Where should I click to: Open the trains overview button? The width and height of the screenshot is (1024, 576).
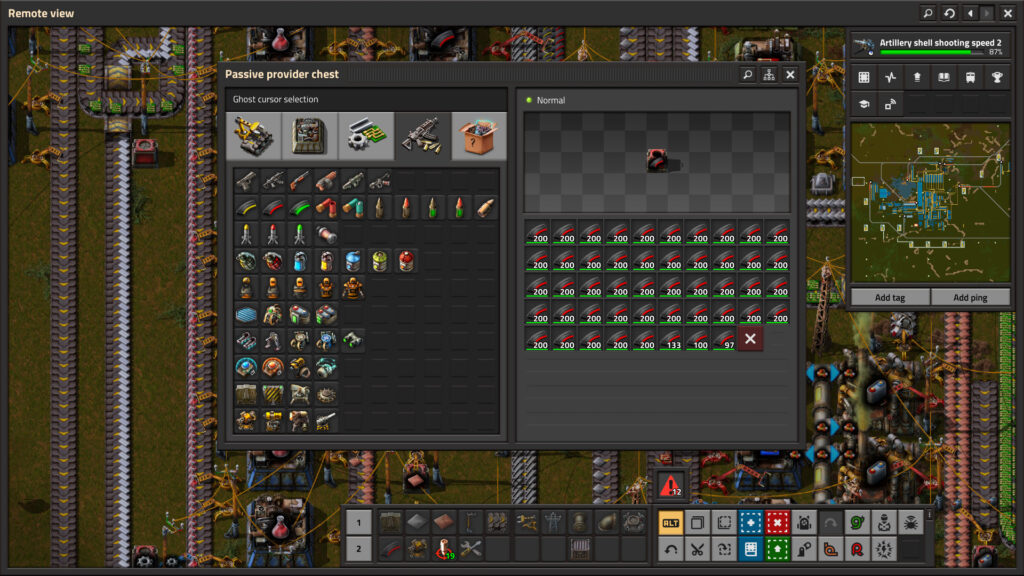point(968,77)
